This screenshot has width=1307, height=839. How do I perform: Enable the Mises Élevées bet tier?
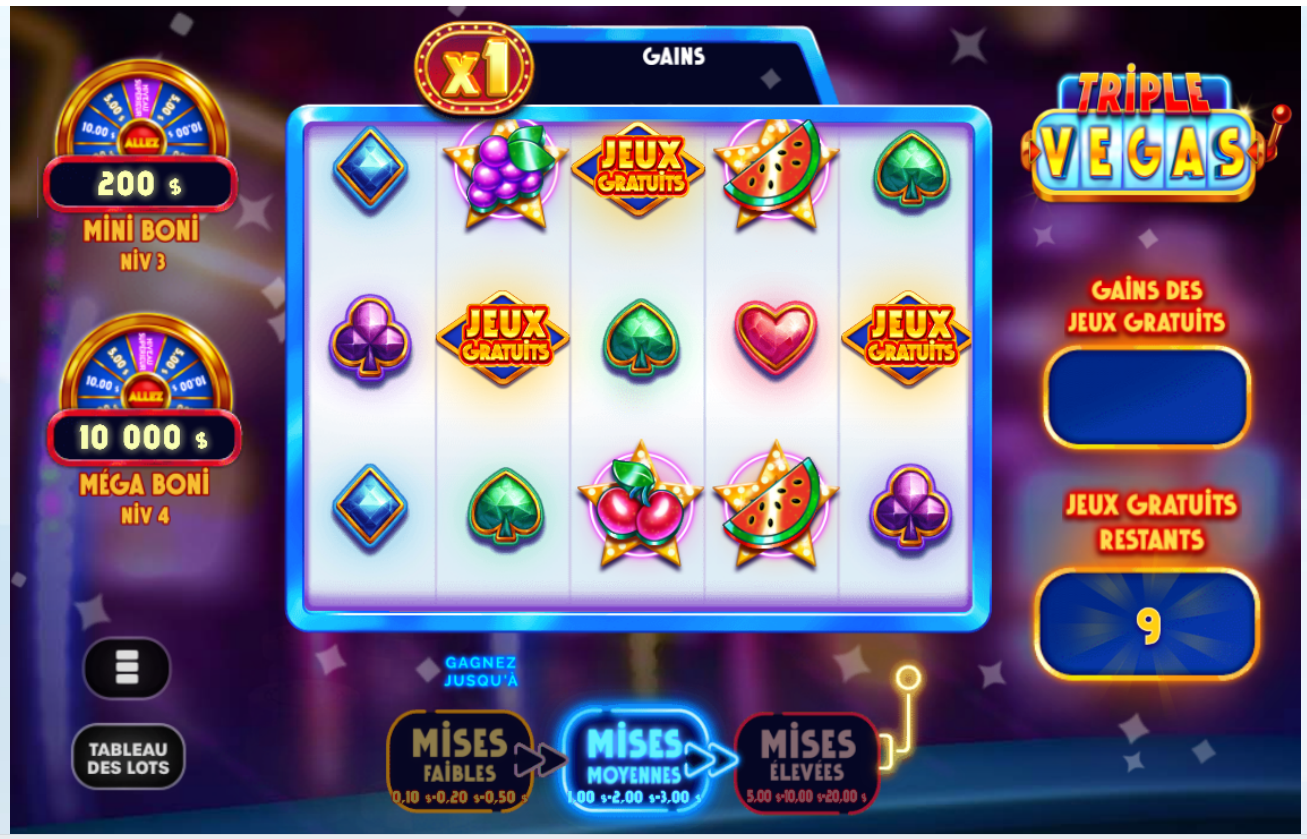tap(808, 755)
